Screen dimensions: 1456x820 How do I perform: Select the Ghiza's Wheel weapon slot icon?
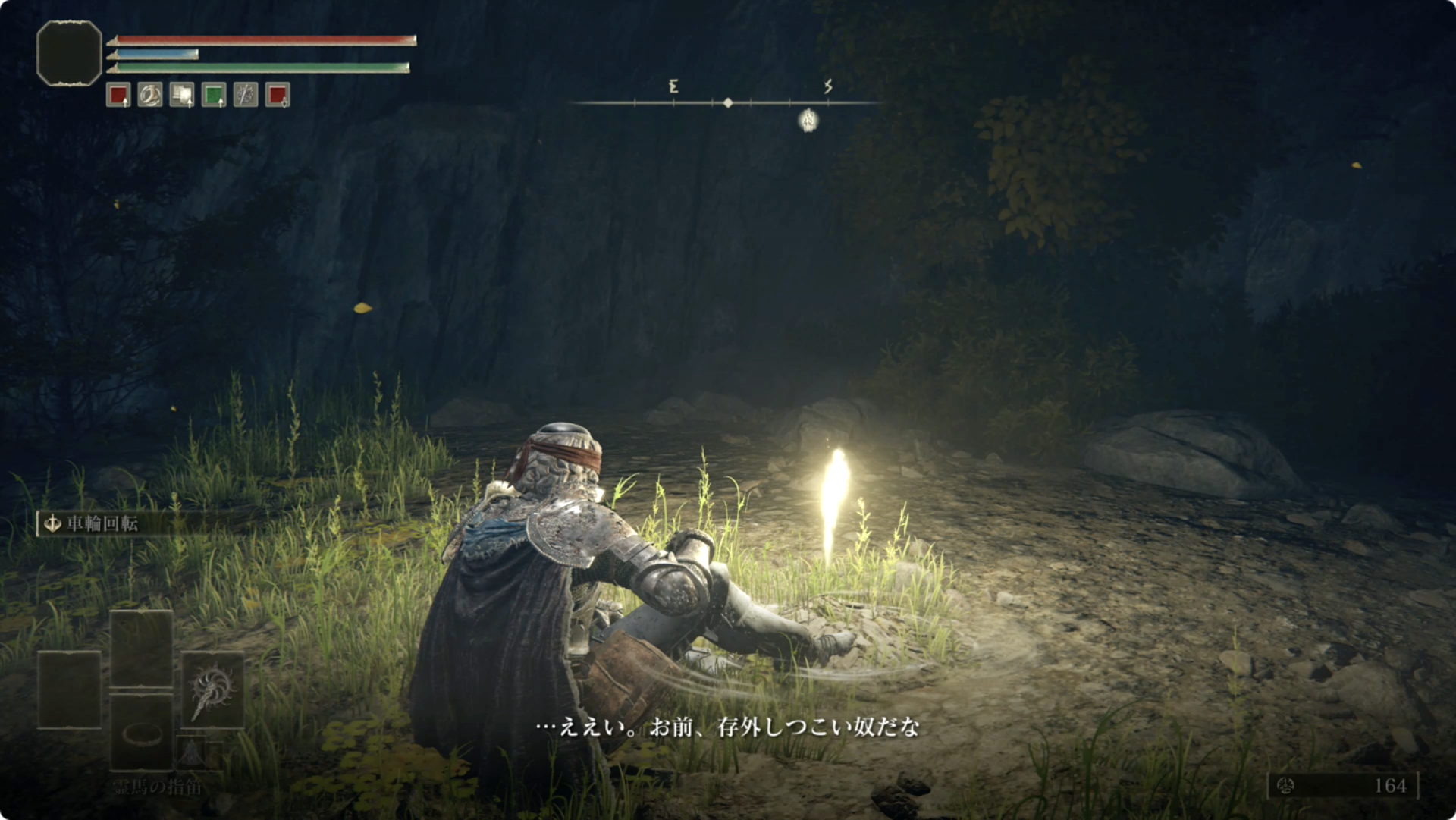214,690
